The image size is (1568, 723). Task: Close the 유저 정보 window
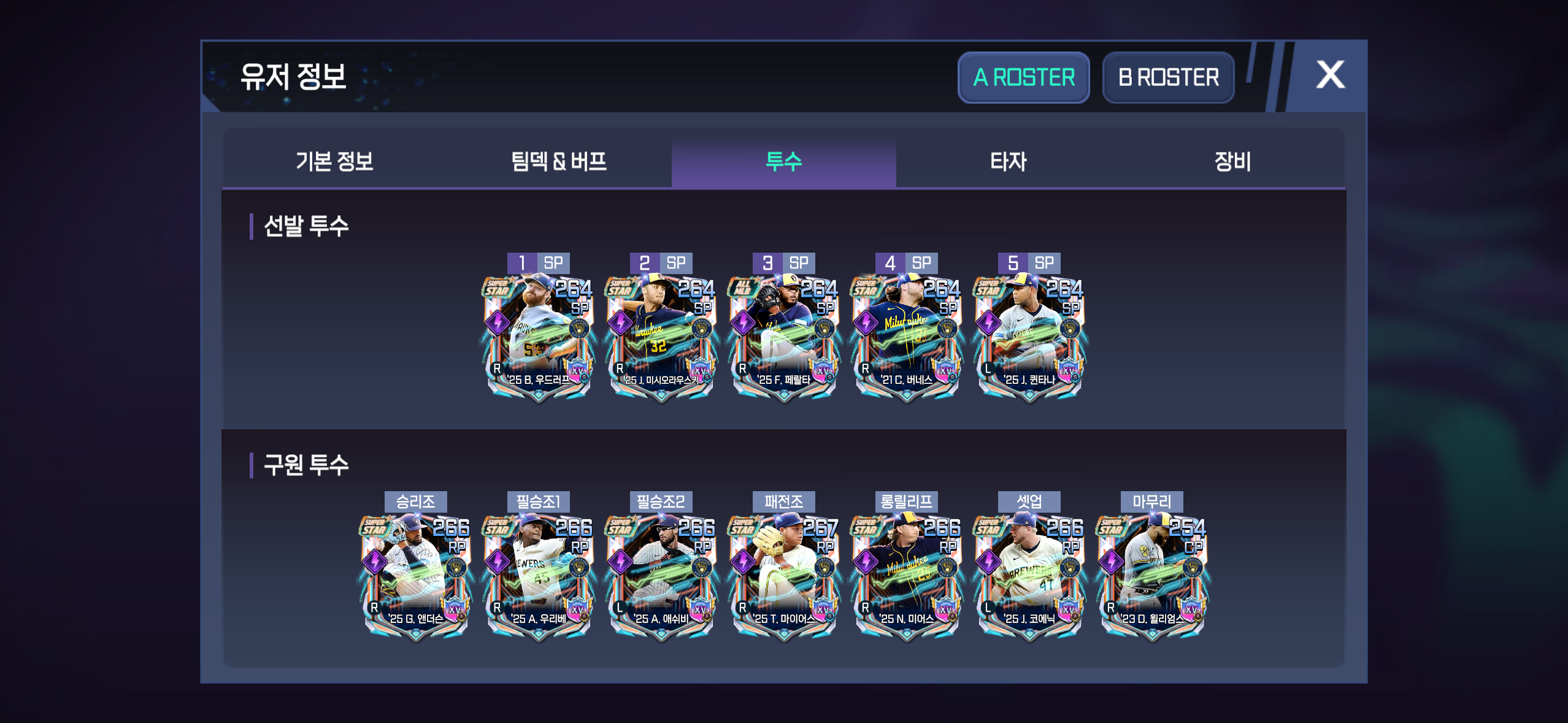click(x=1330, y=75)
